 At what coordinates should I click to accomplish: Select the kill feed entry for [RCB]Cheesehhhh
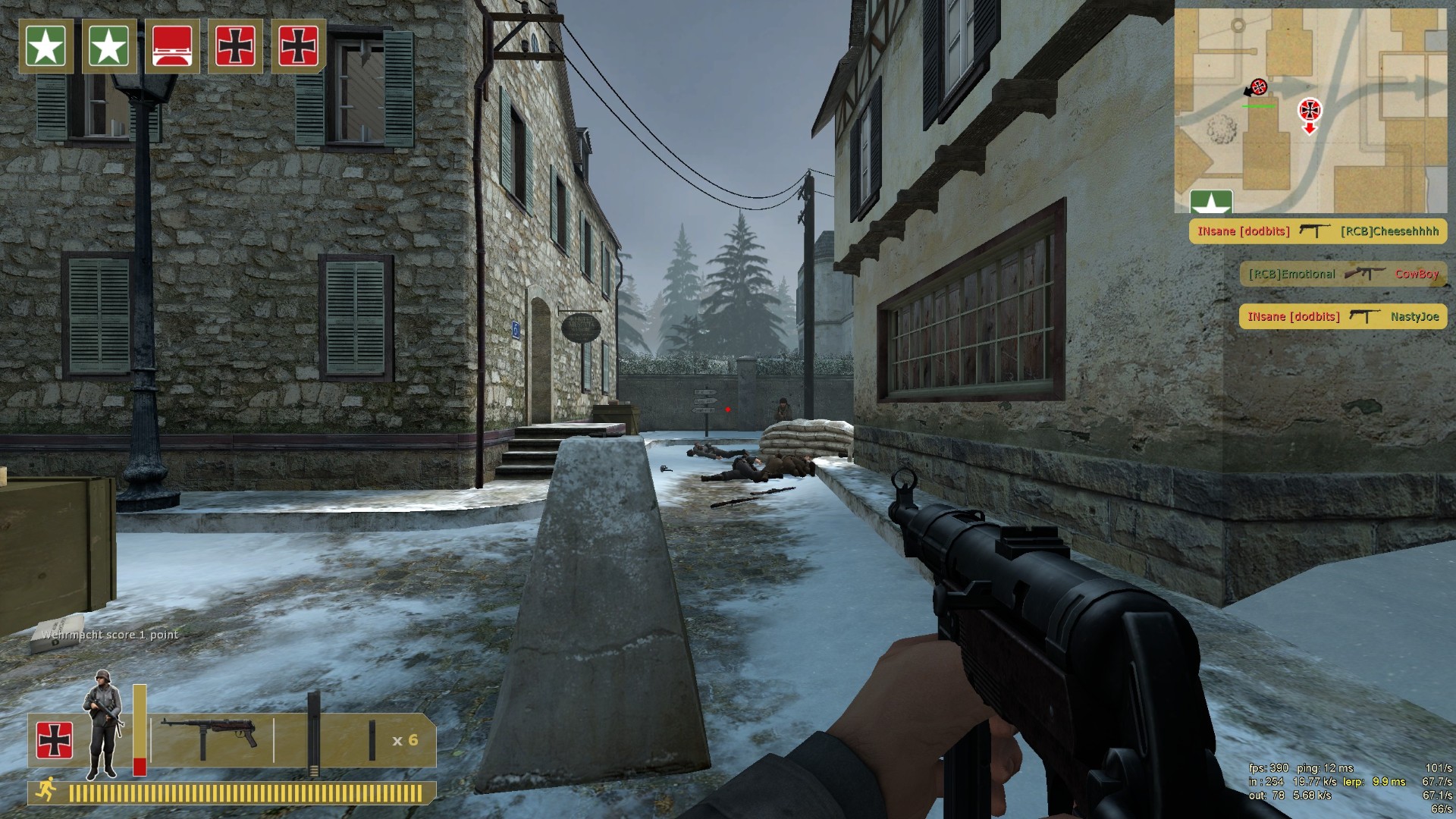(1317, 231)
